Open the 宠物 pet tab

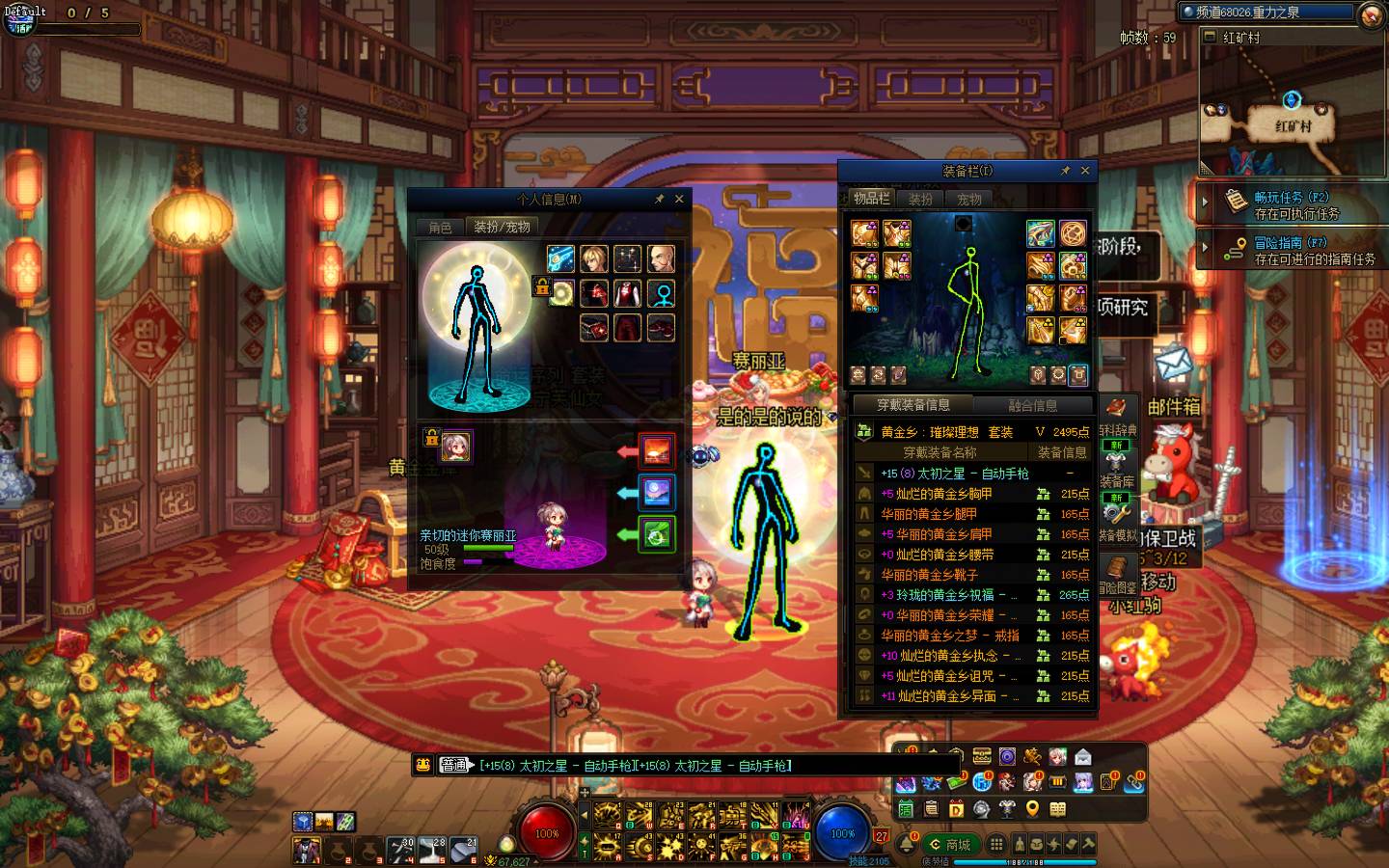[x=969, y=199]
